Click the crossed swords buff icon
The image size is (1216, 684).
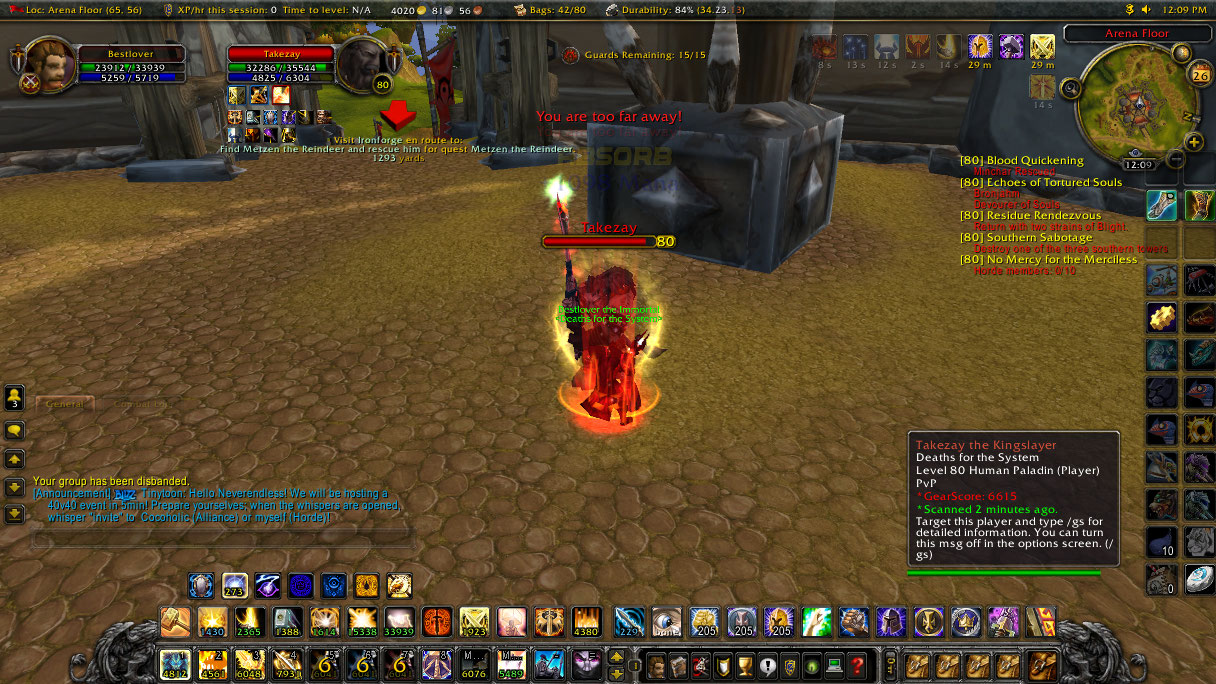tap(1042, 47)
